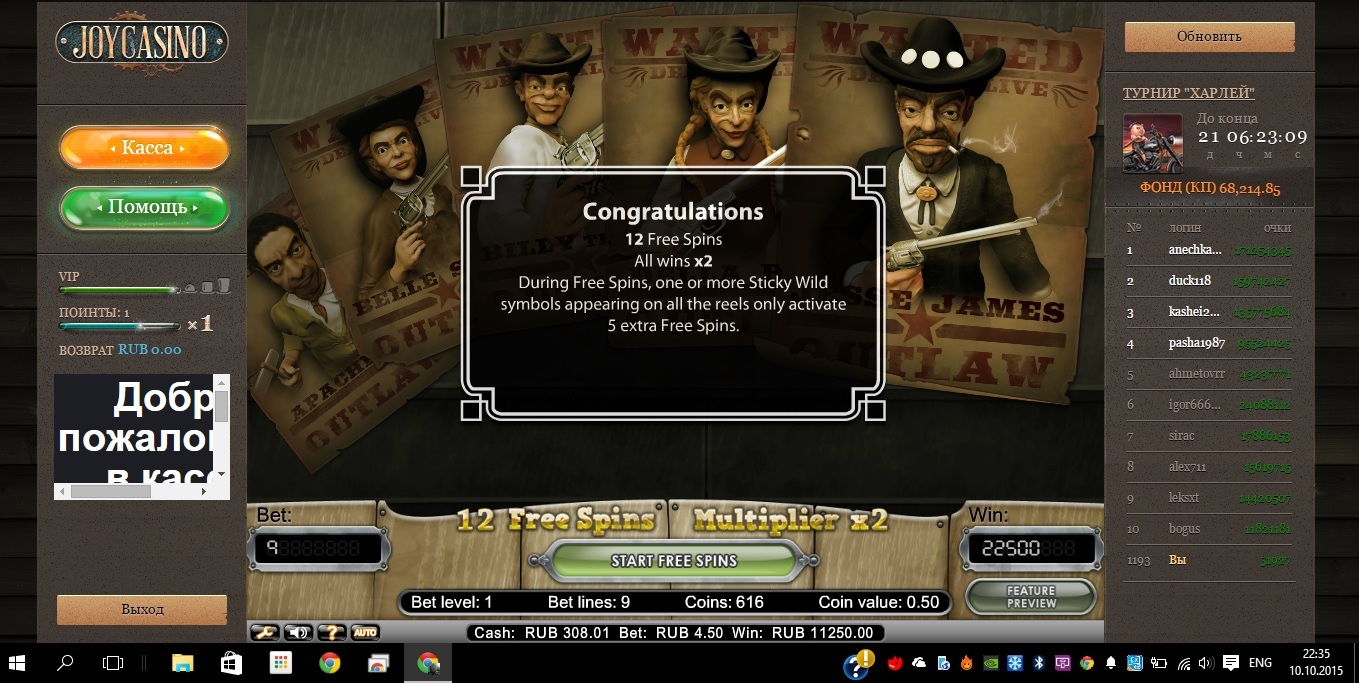Click the green Помощь help button

(x=145, y=207)
